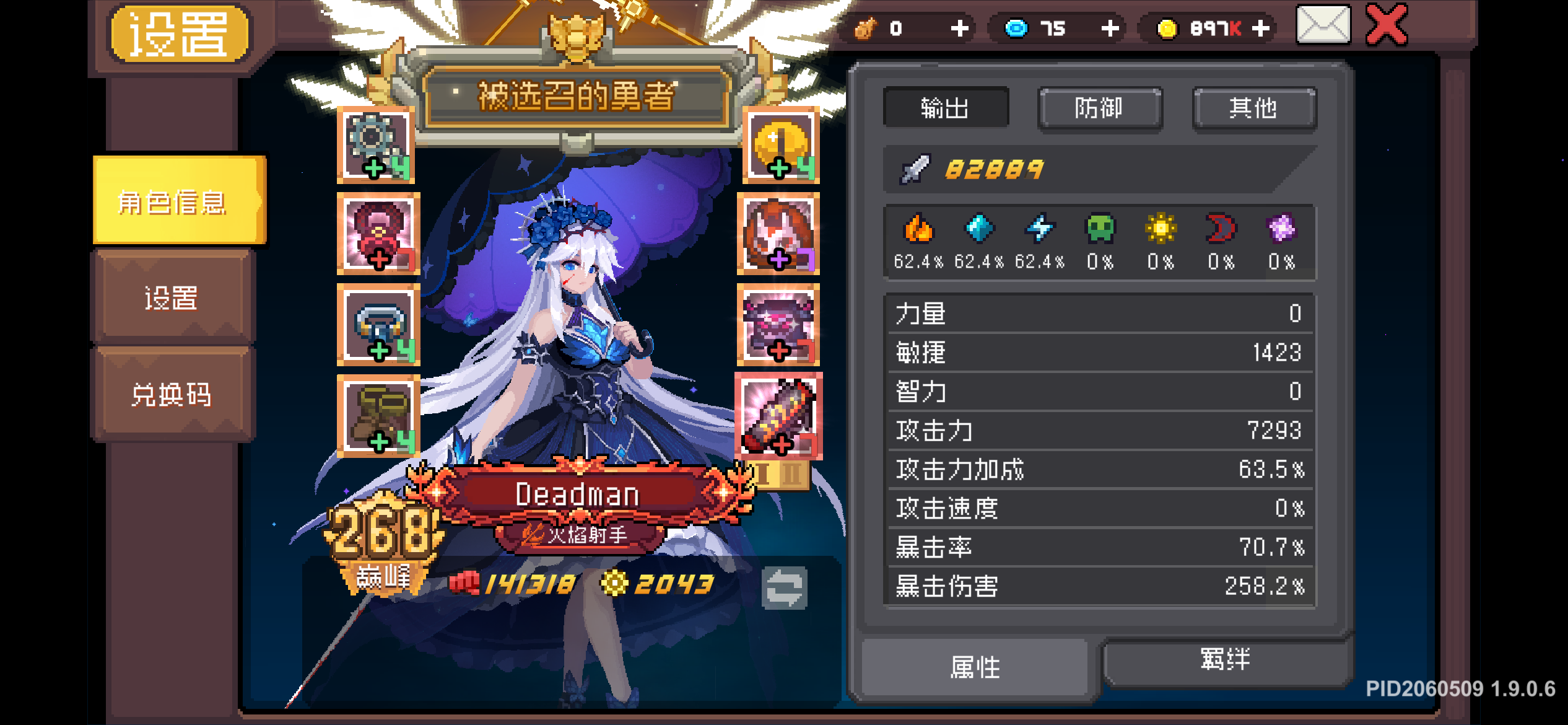Open the mail icon at top right

(1323, 27)
